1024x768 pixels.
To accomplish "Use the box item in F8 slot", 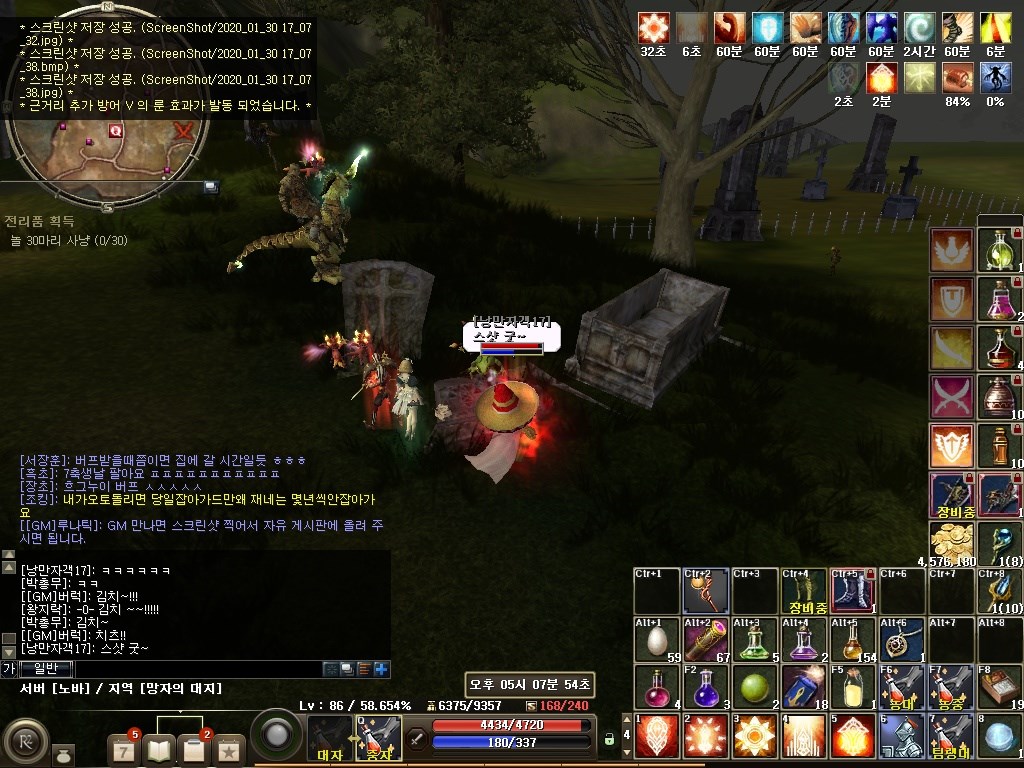I will pyautogui.click(x=999, y=689).
